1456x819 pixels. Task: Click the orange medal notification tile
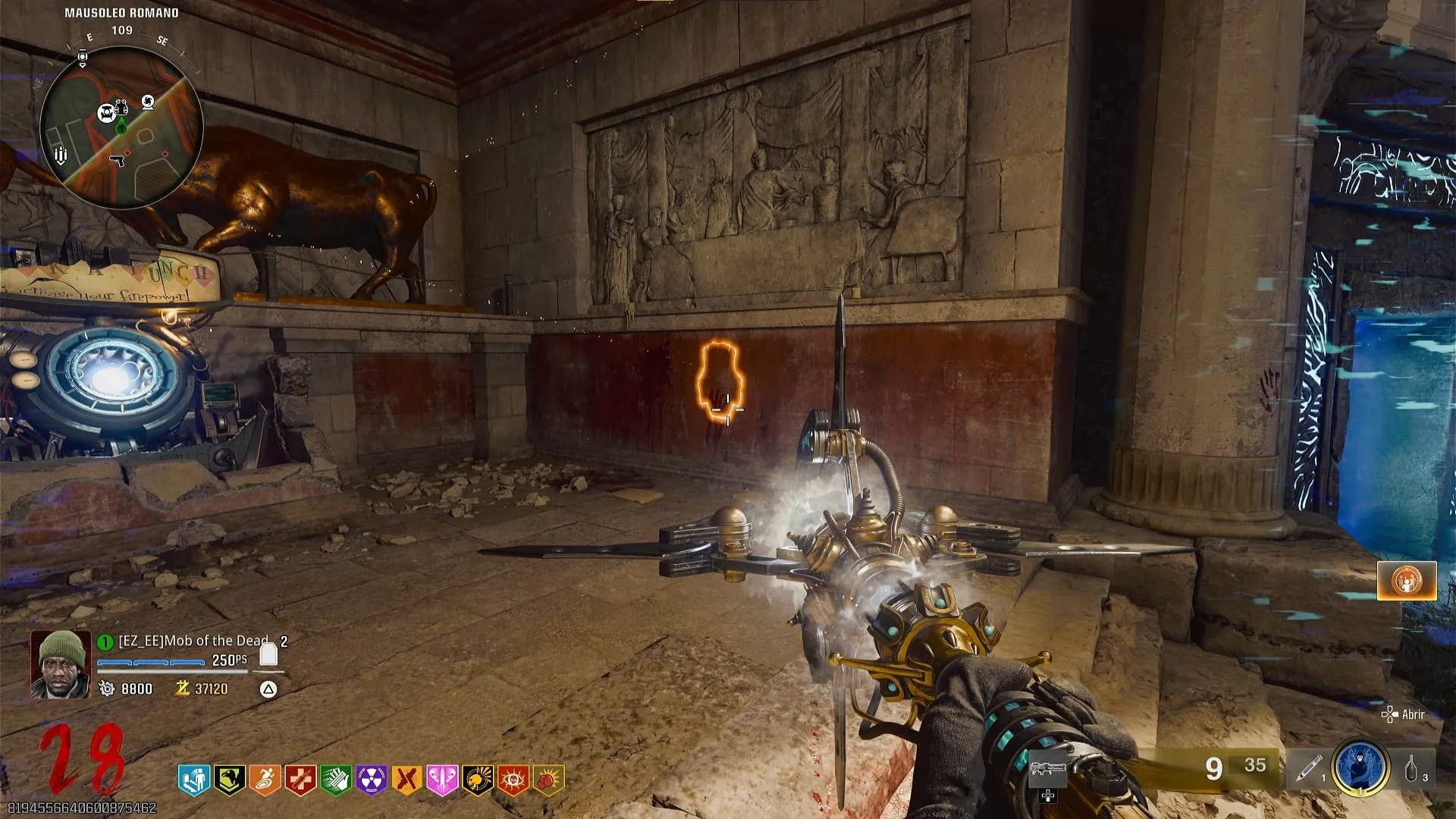pyautogui.click(x=1407, y=581)
